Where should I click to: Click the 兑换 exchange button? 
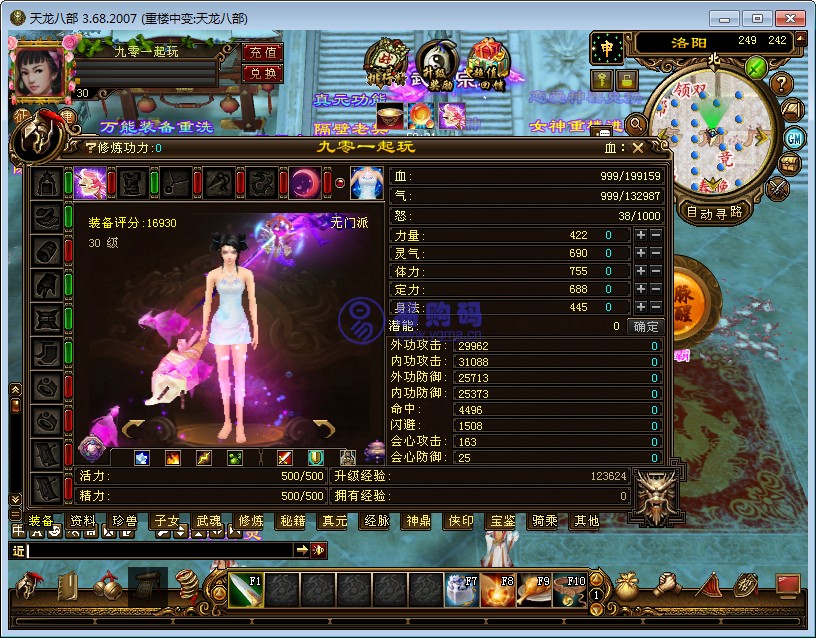coord(262,72)
